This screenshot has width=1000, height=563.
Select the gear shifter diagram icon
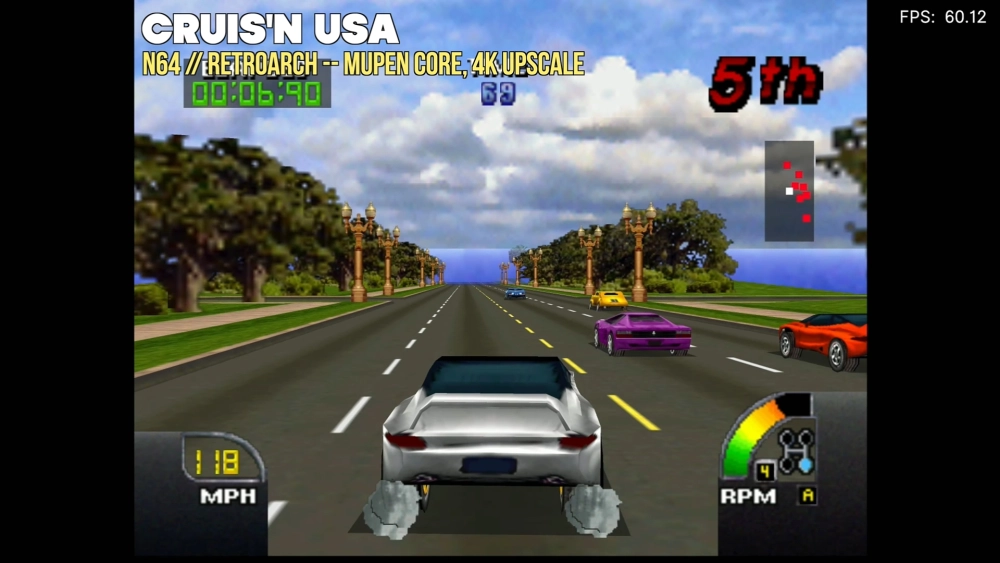[796, 451]
